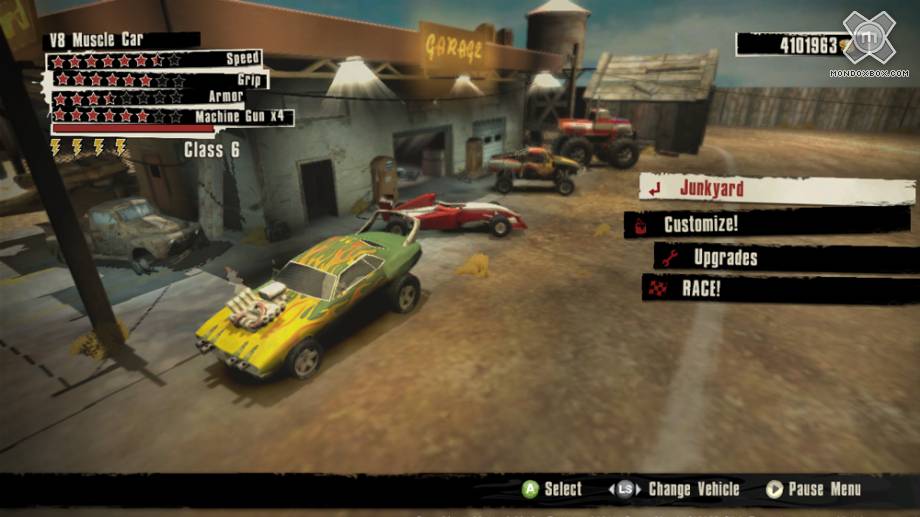Start the RACE! option

point(700,289)
